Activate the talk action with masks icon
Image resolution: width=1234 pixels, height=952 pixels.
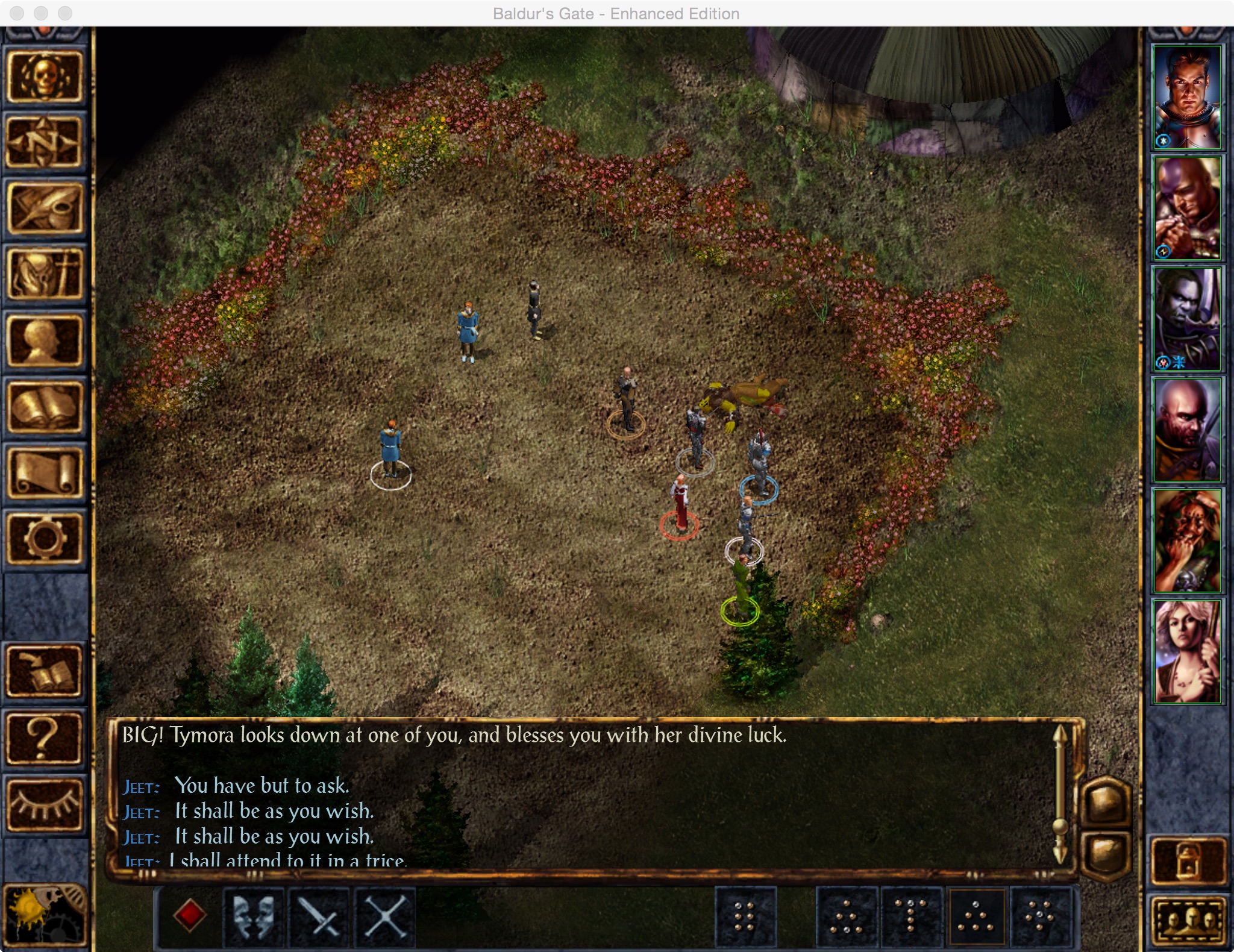[x=254, y=916]
